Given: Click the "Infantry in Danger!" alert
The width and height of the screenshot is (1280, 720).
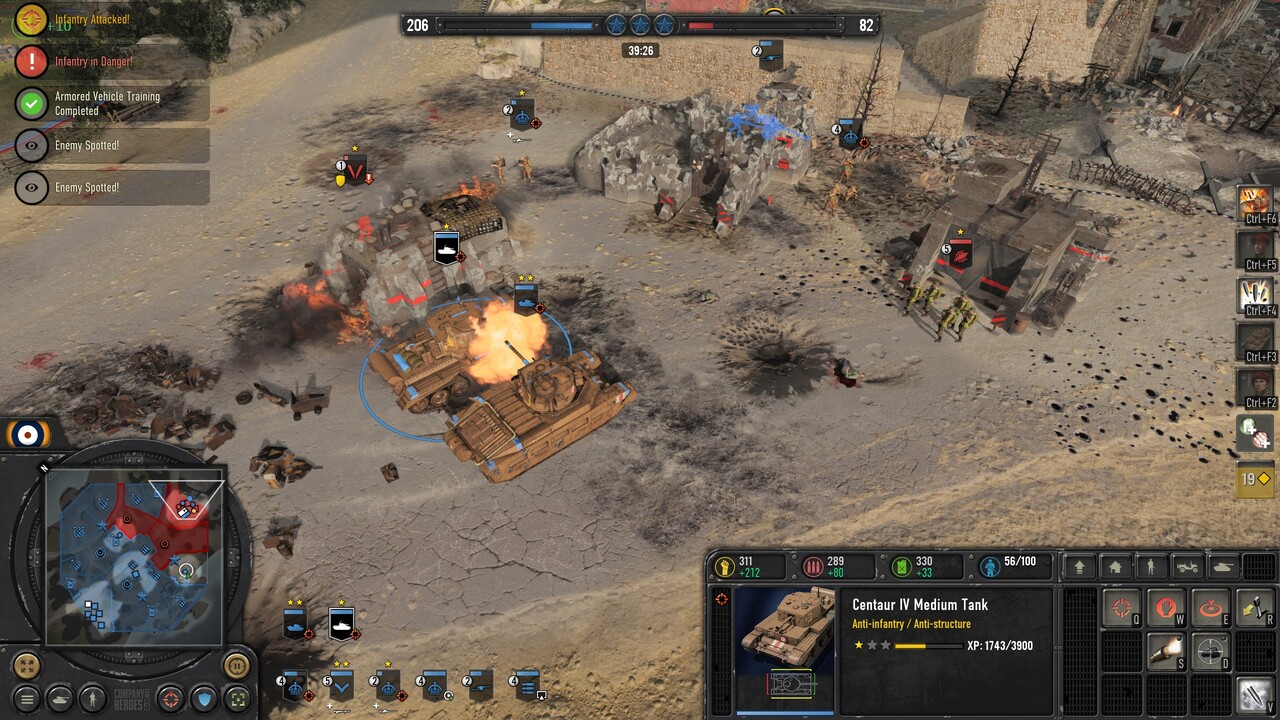Looking at the screenshot, I should pyautogui.click(x=94, y=62).
